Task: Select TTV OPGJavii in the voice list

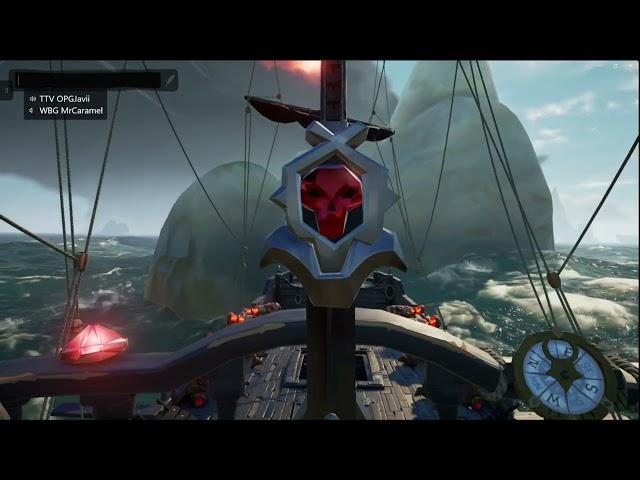Action: pyautogui.click(x=66, y=99)
